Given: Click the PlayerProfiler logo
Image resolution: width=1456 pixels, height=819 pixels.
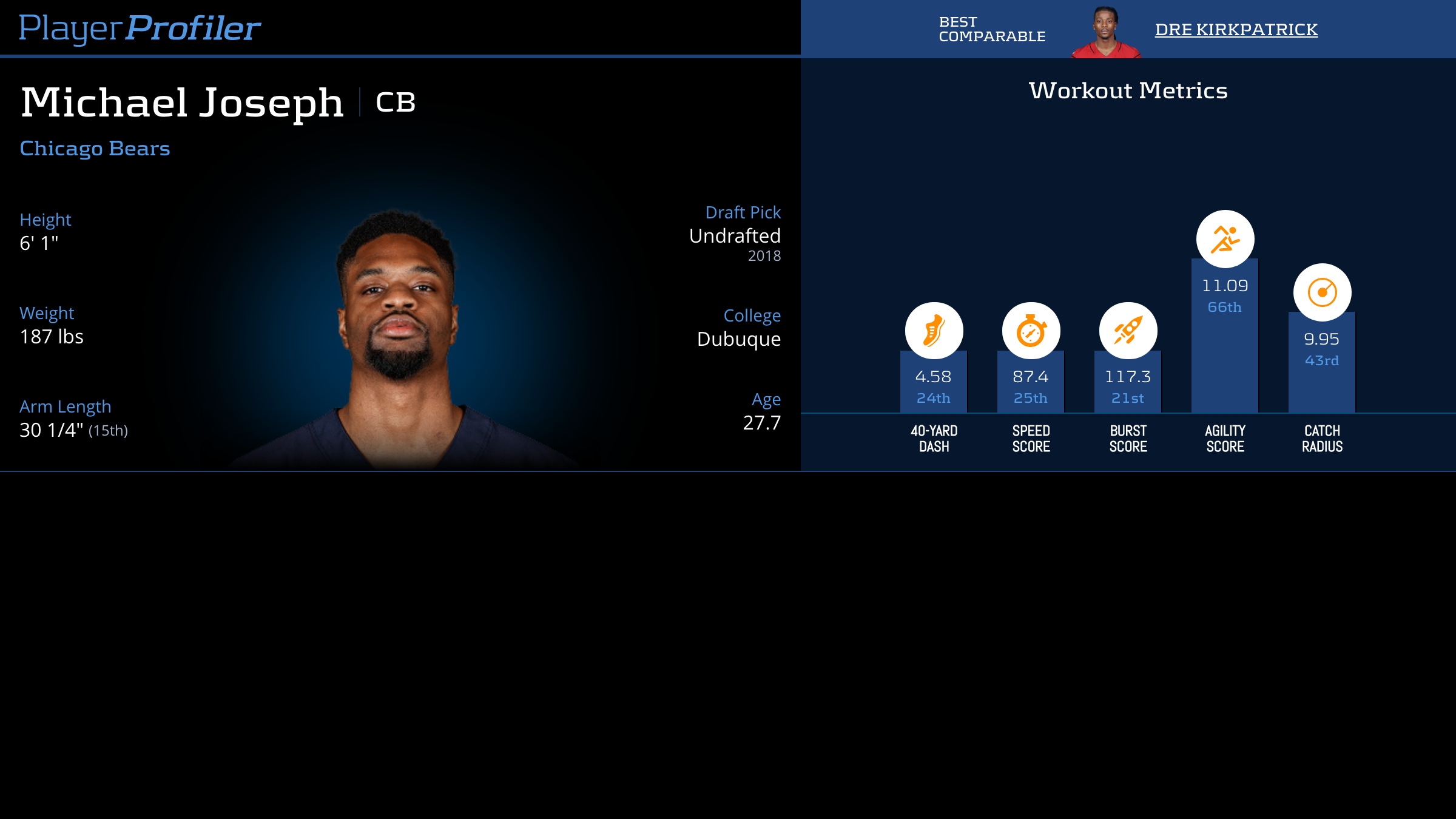Looking at the screenshot, I should pyautogui.click(x=140, y=28).
